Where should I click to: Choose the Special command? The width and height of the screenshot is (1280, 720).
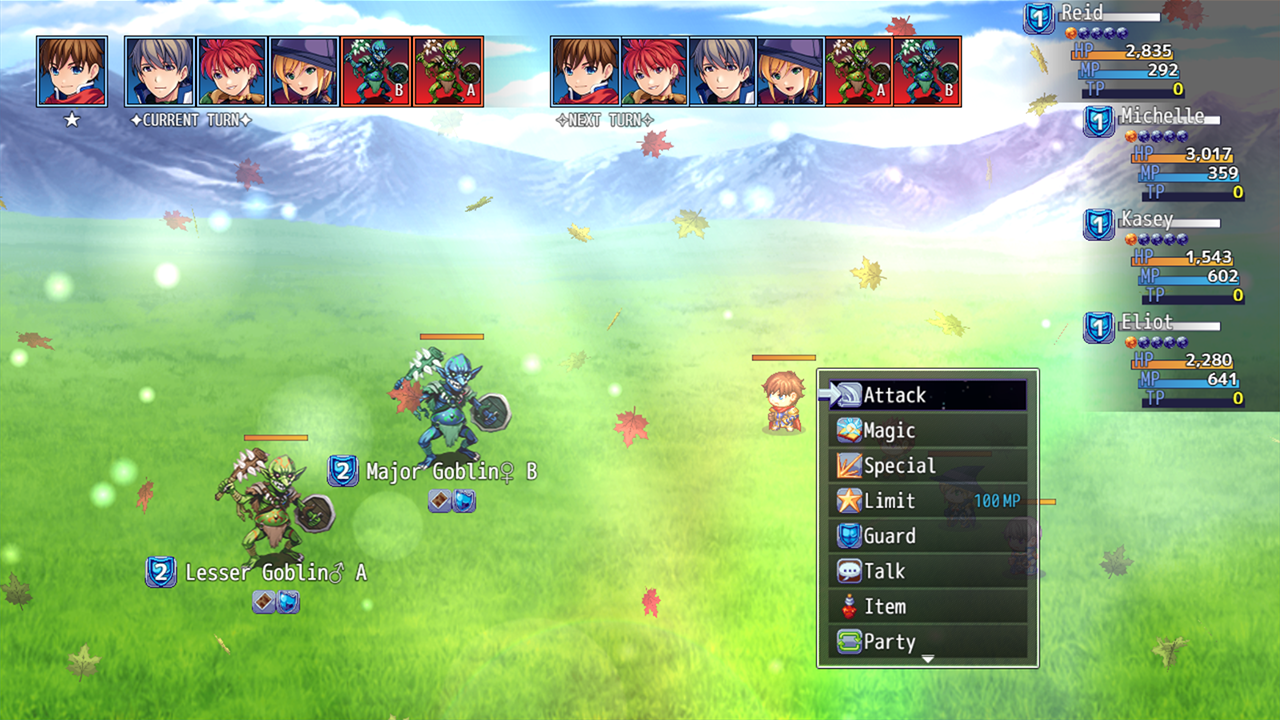click(927, 466)
